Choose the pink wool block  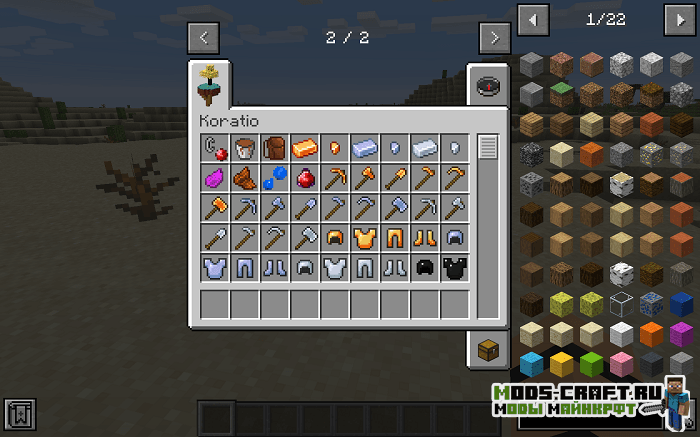[x=622, y=362]
